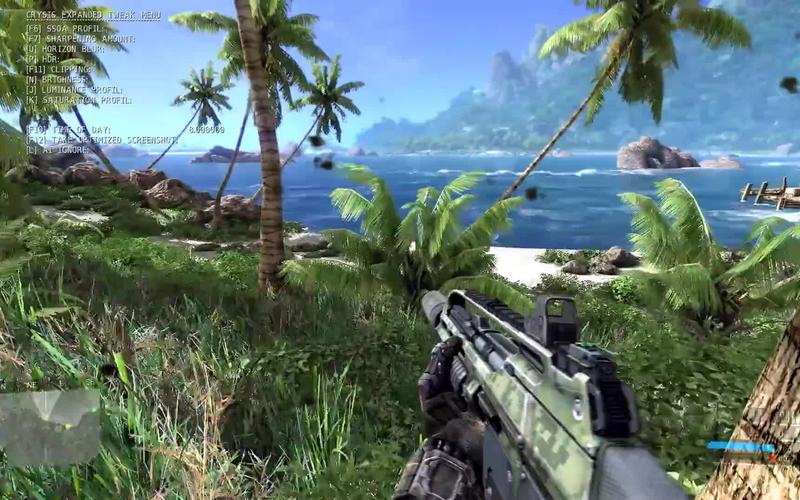The width and height of the screenshot is (800, 500).
Task: Toggle the HDR tweak entry
Action: [44, 57]
